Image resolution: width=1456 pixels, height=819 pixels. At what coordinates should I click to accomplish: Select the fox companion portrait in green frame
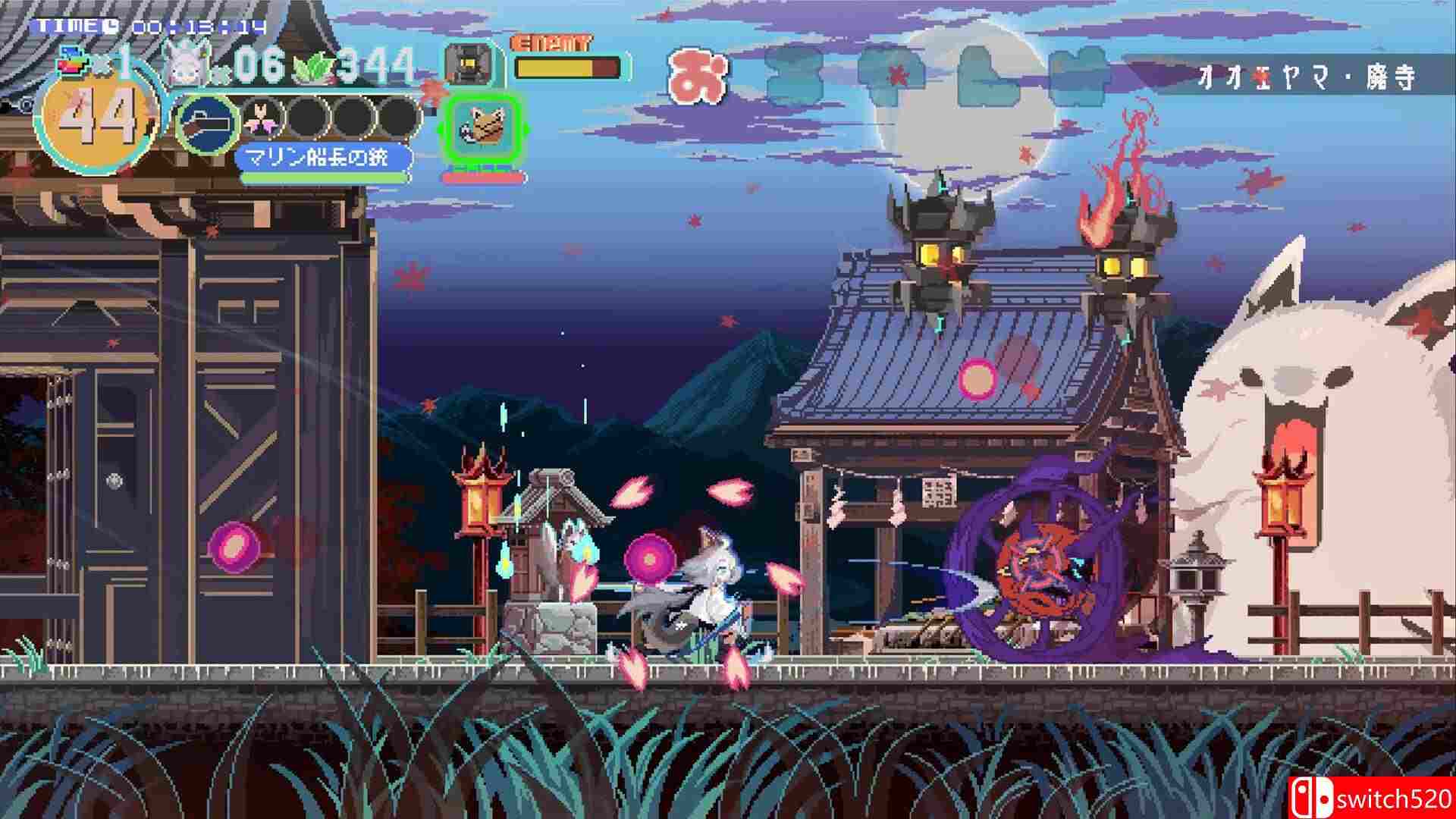tap(482, 127)
